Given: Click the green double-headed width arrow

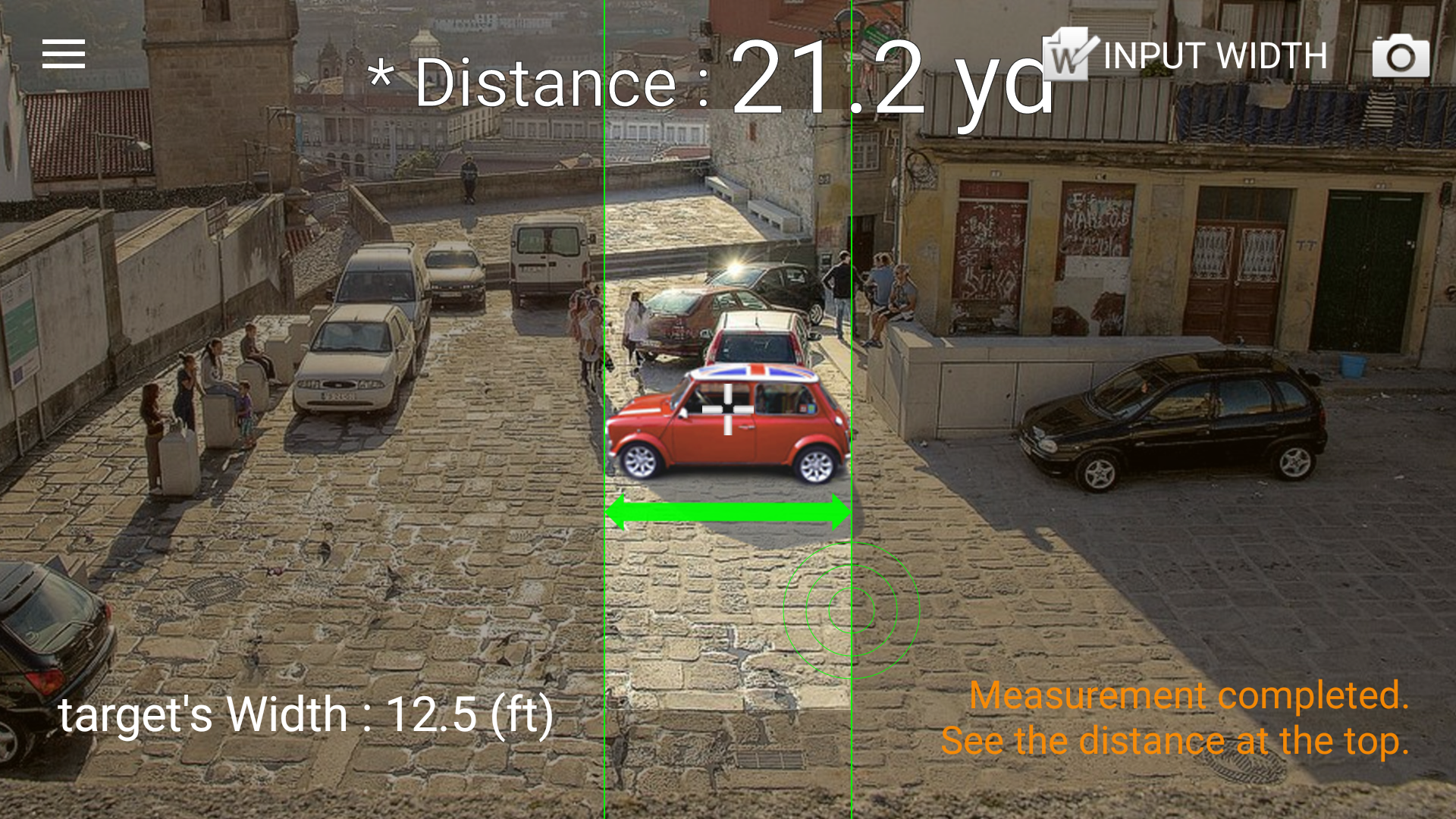Looking at the screenshot, I should pos(726,512).
